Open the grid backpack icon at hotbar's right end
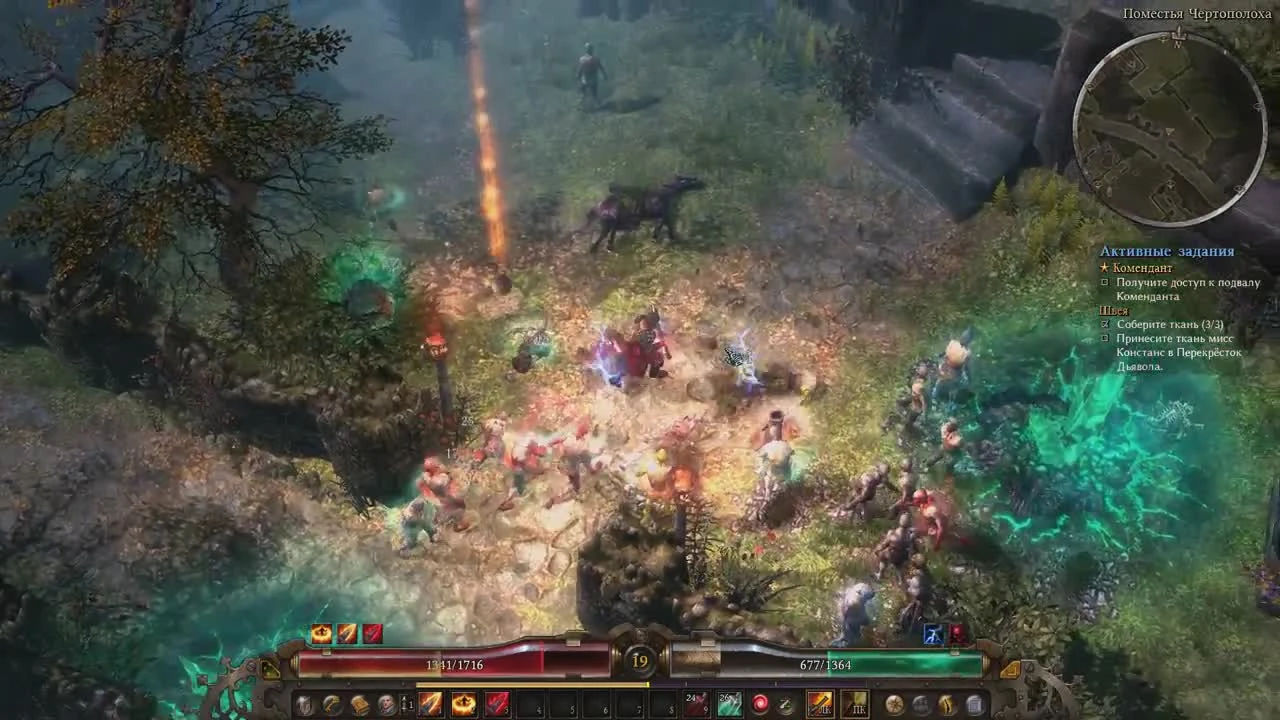This screenshot has height=720, width=1280. (x=975, y=705)
